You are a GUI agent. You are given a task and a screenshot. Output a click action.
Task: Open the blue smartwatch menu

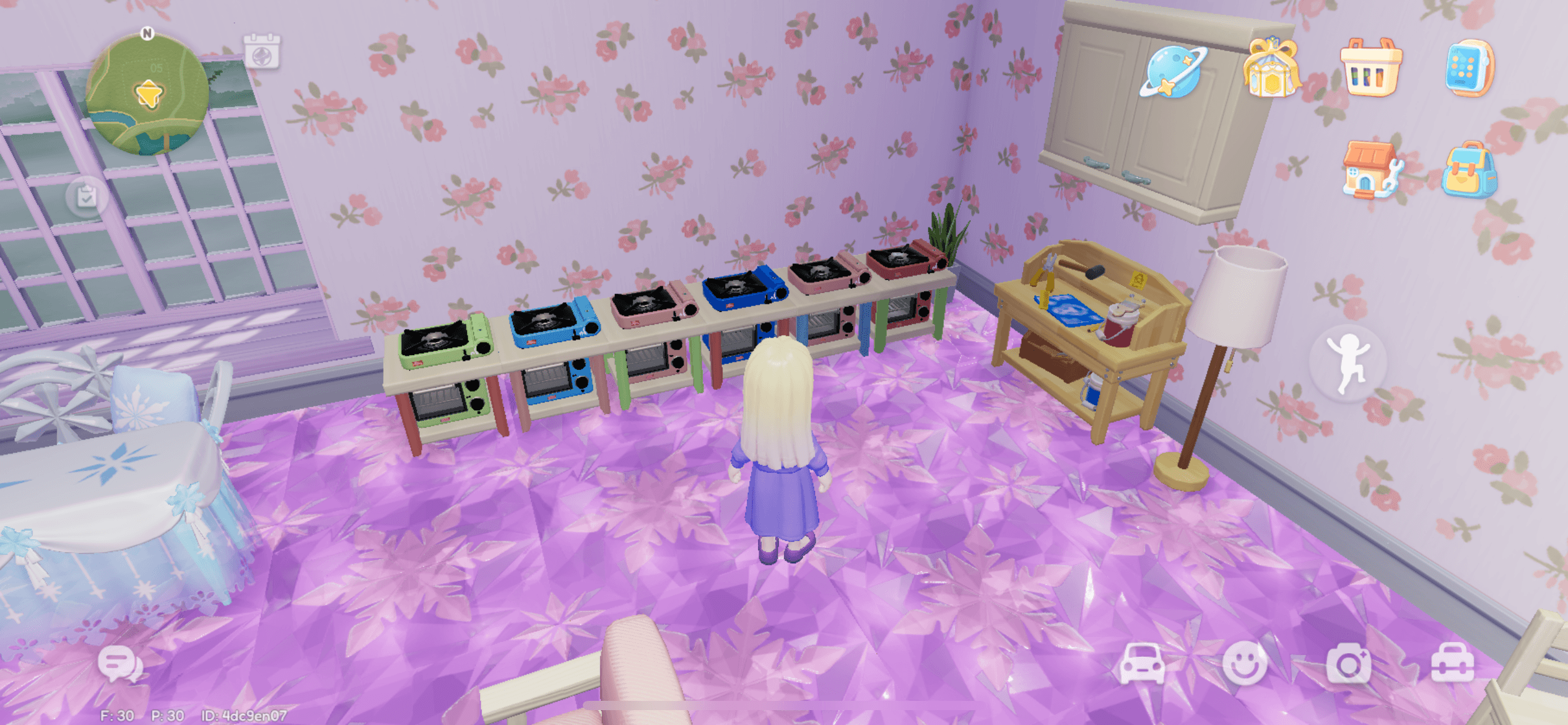pos(1469,68)
